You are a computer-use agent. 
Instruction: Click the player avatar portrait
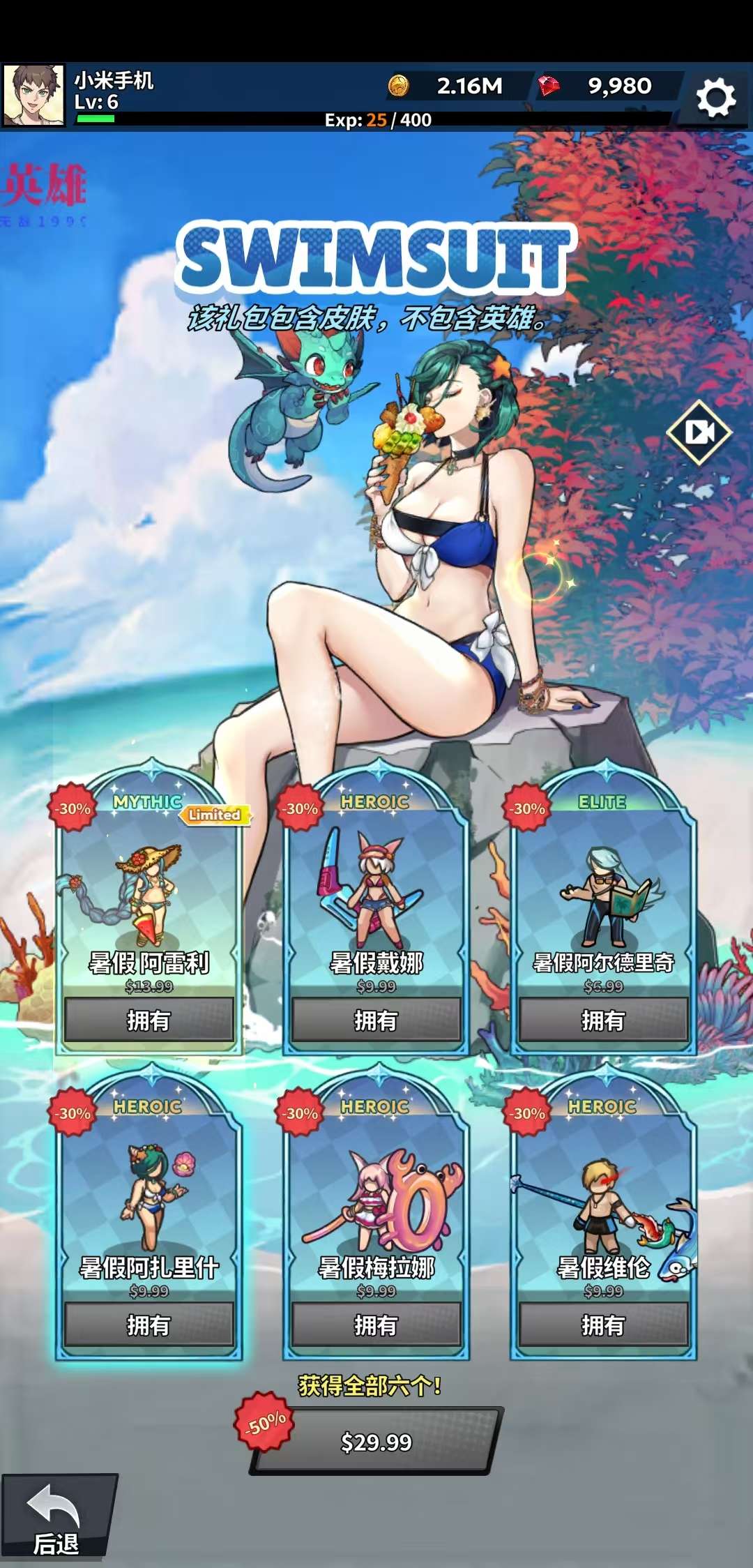[33, 96]
